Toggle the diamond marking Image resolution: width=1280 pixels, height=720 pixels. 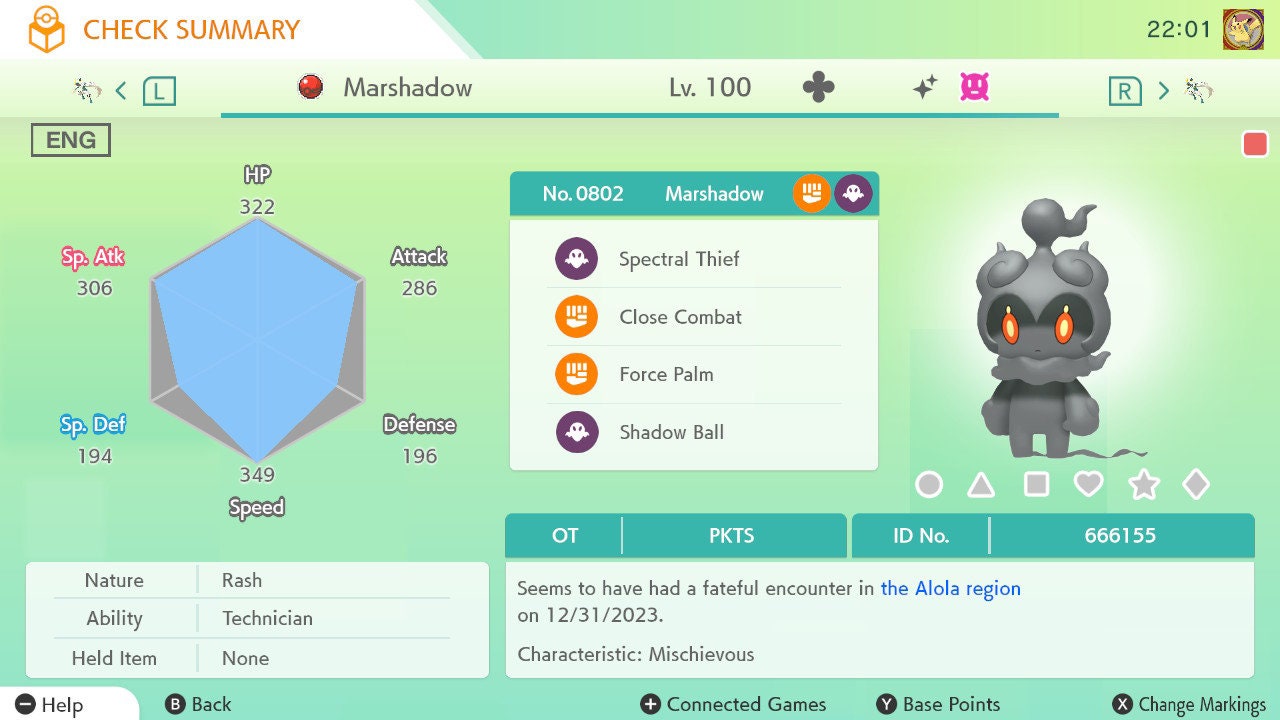[1196, 485]
